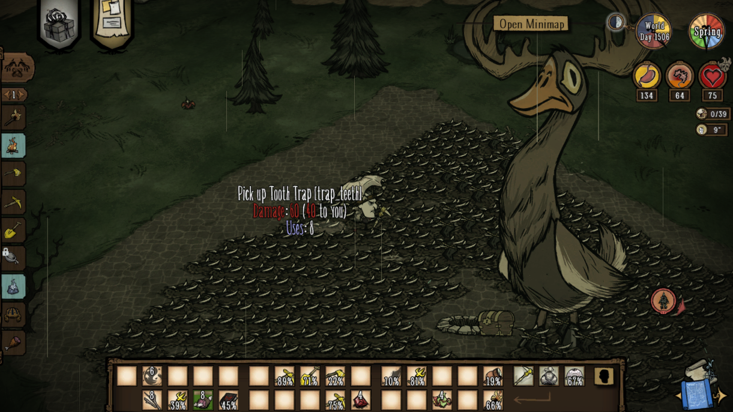This screenshot has height=412, width=733.
Task: Select the shovel crafting shortcut
Action: tap(14, 231)
